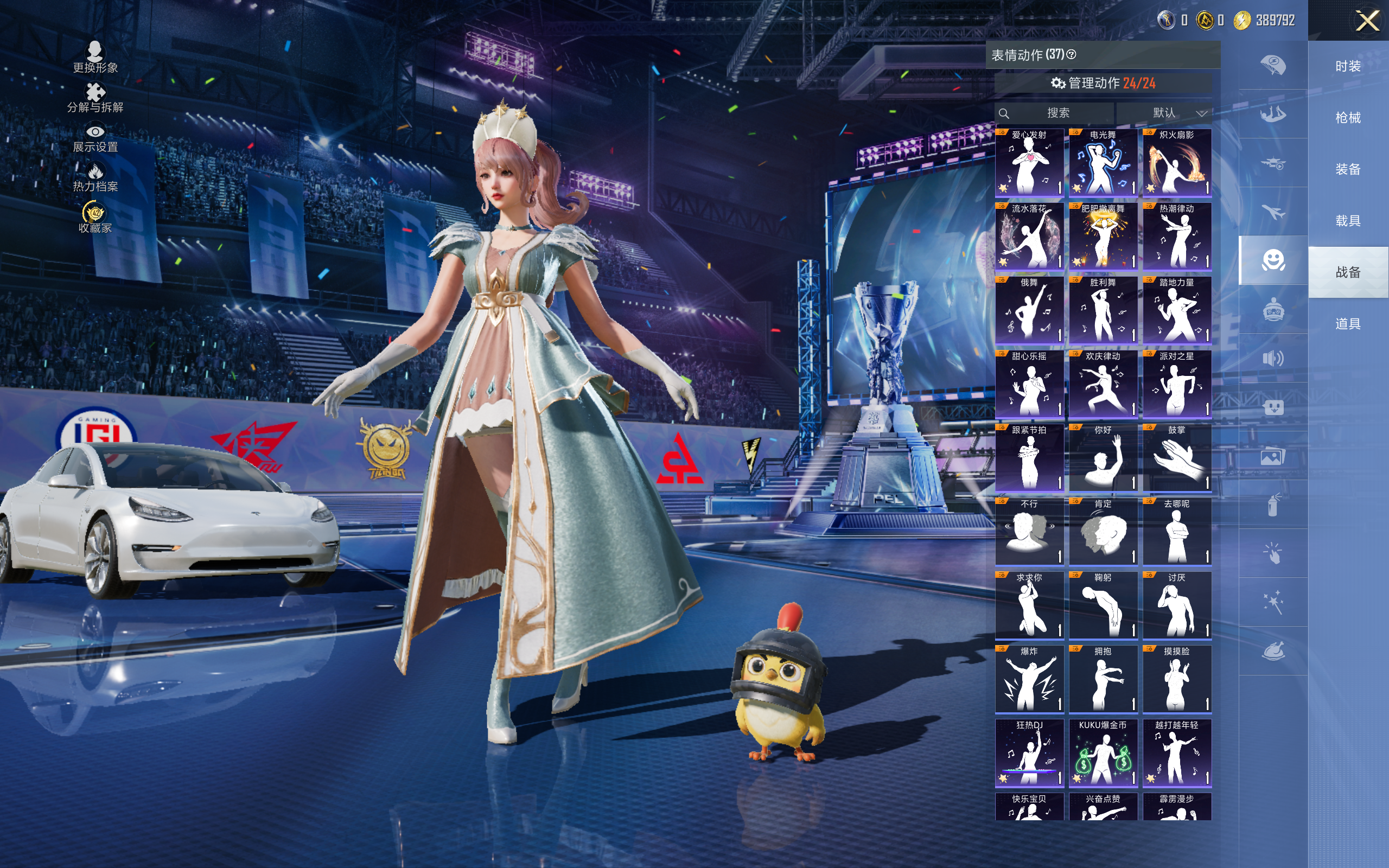Screen dimensions: 1389x868
Task: Select the 电光舞 dance emote
Action: (x=1103, y=162)
